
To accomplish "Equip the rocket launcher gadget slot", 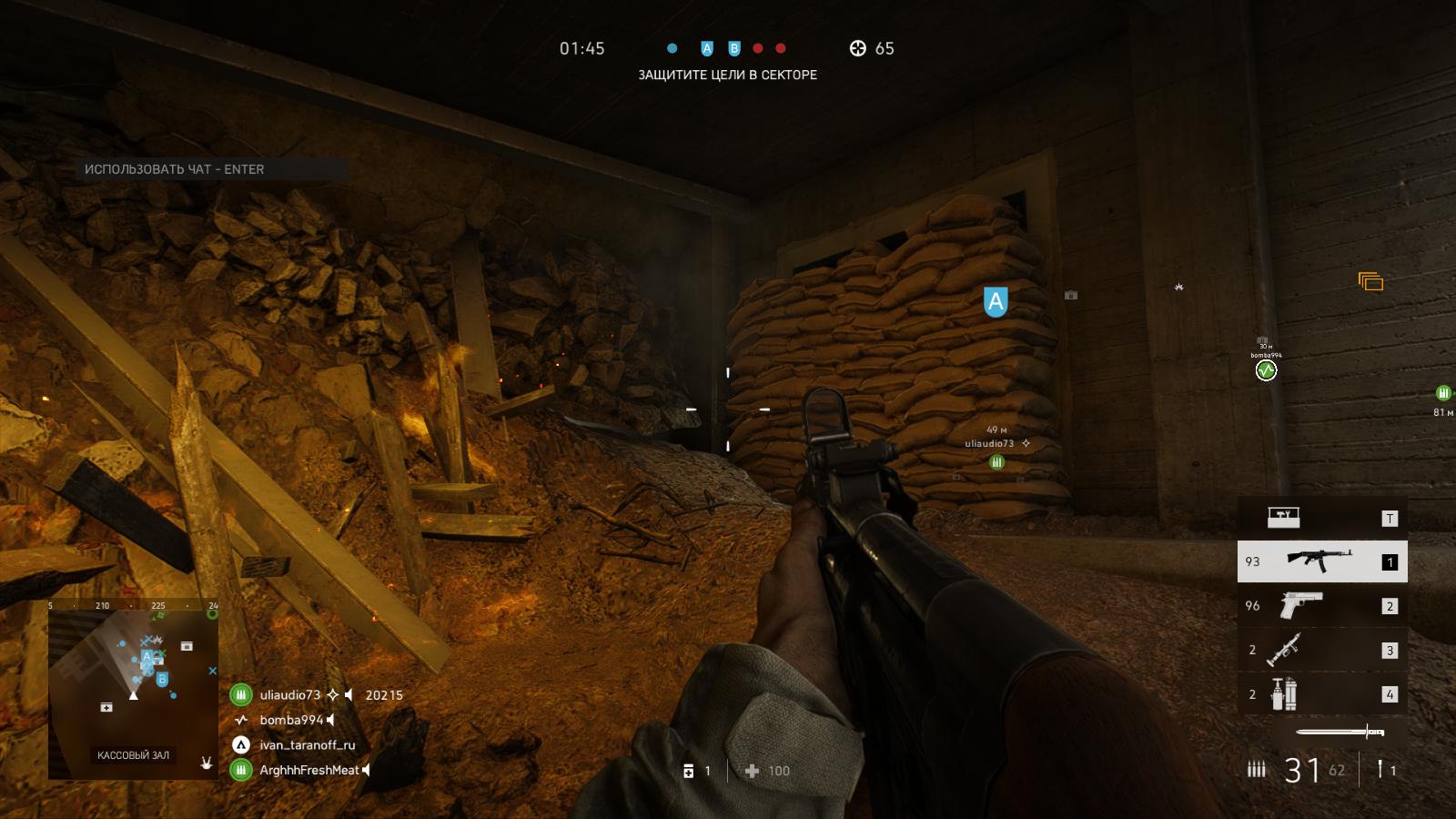I will [x=1321, y=650].
